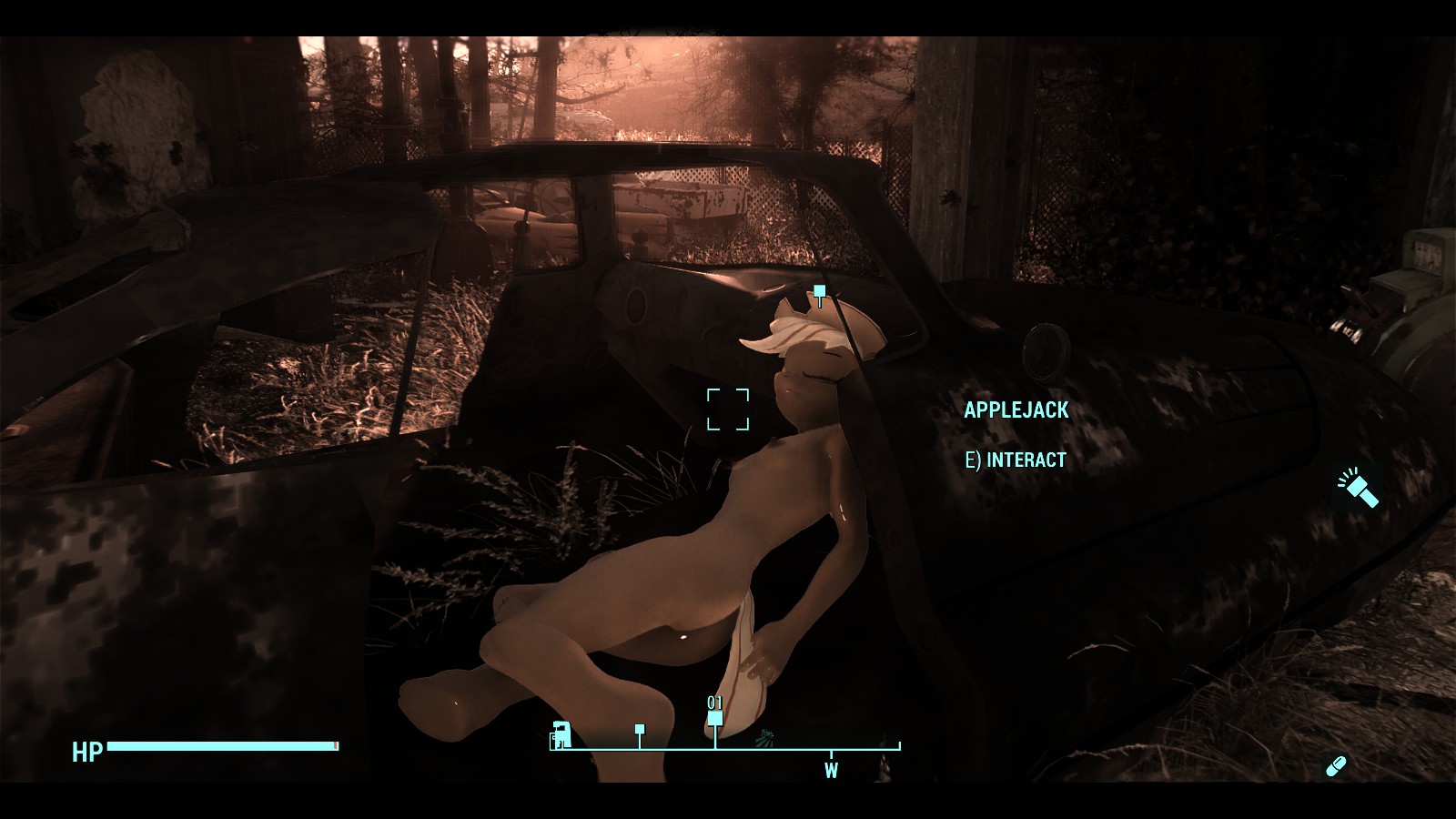Click the W heading on the compass

[831, 771]
